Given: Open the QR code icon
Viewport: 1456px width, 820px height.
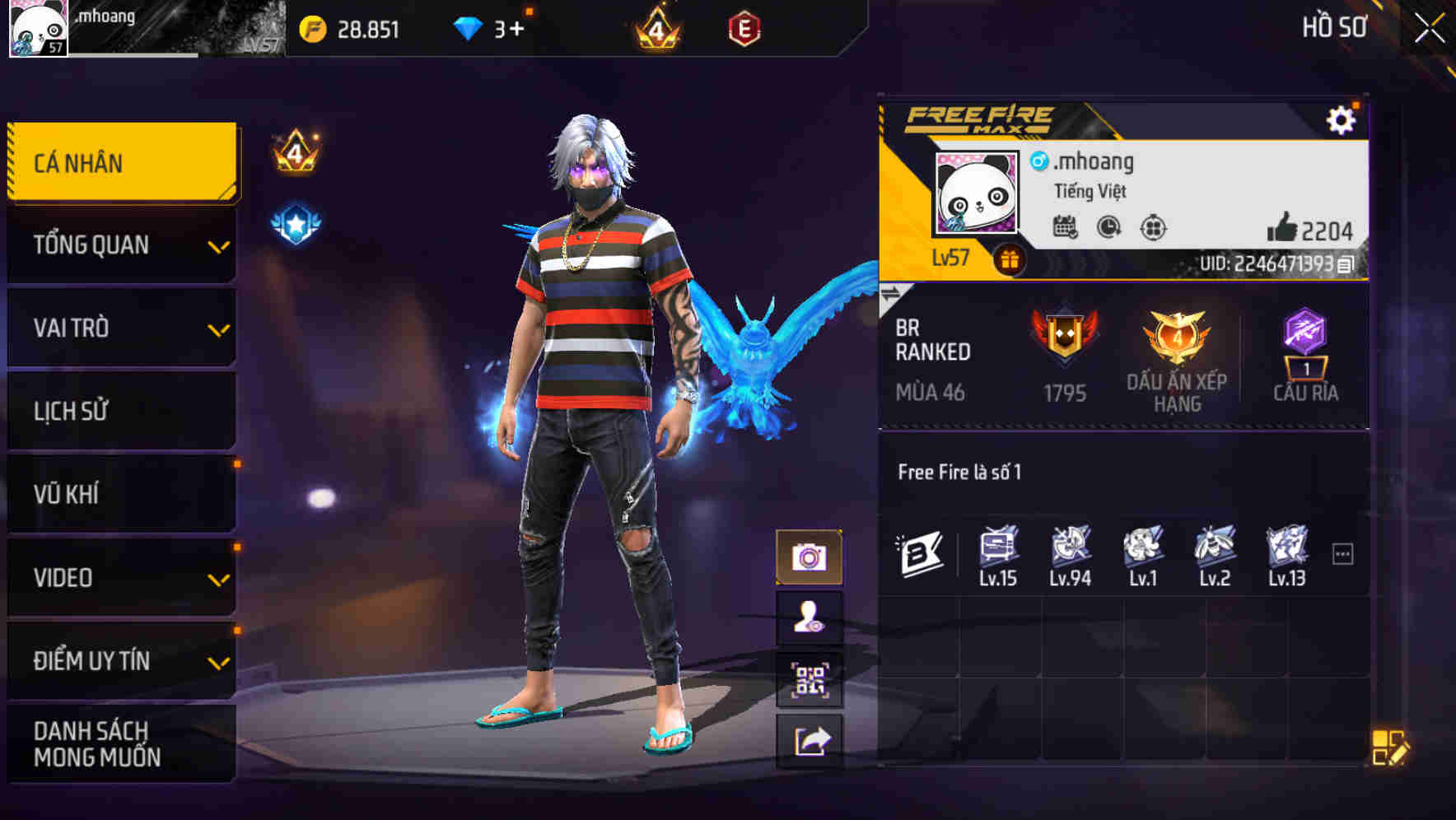Looking at the screenshot, I should [811, 681].
